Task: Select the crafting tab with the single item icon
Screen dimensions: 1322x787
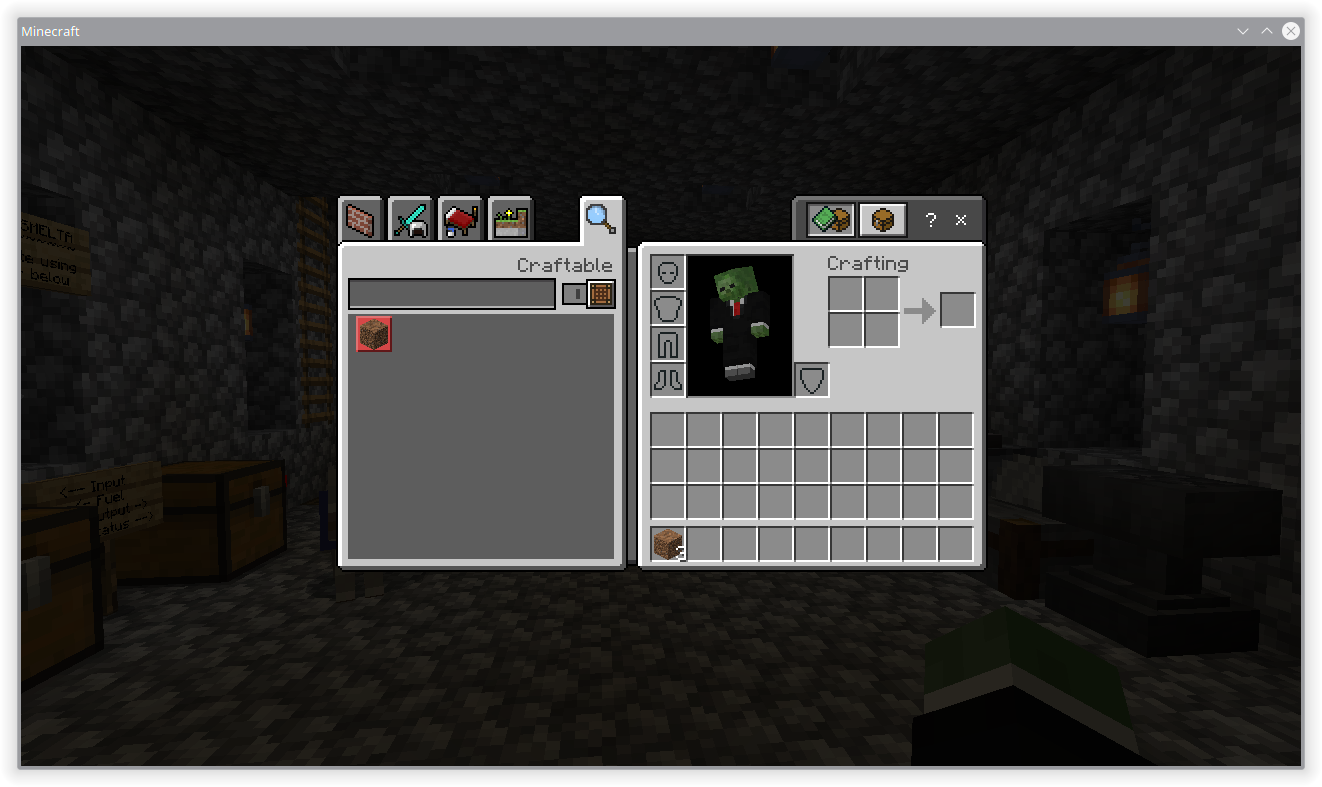Action: pos(882,219)
